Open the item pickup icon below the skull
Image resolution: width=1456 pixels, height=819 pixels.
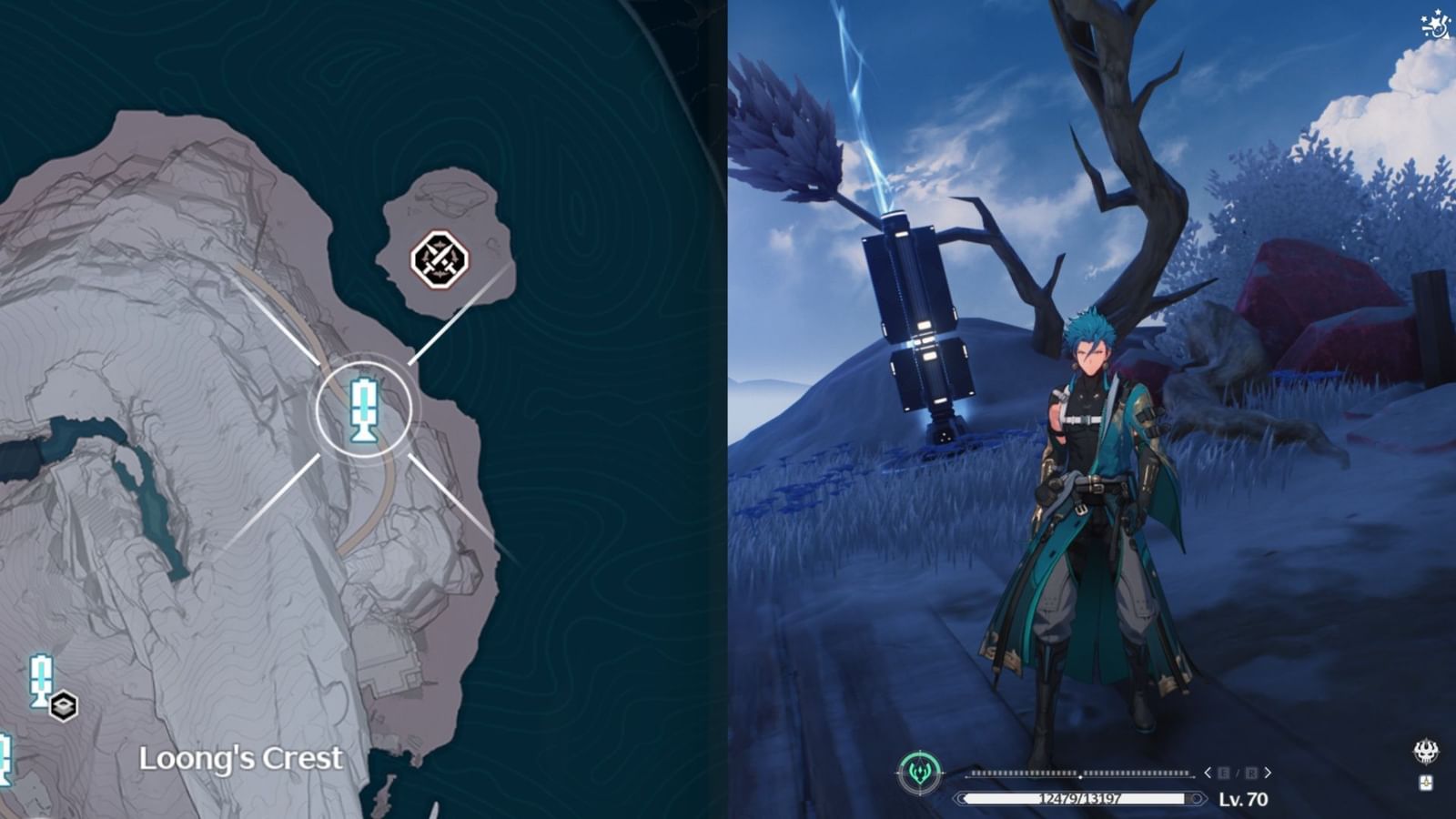1425,782
